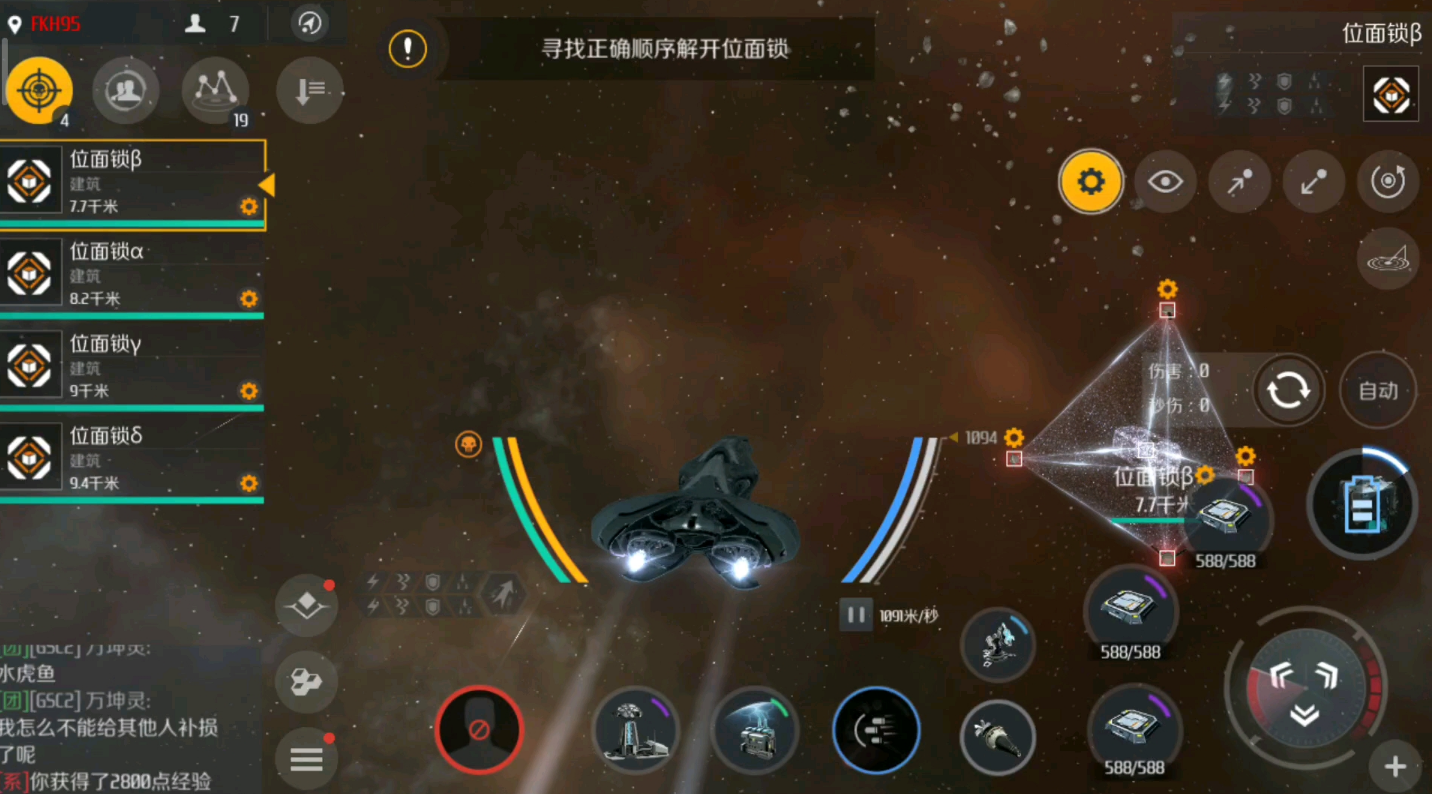Click the approach arrow icon beside the gear
This screenshot has width=1432, height=794.
pyautogui.click(x=1240, y=182)
